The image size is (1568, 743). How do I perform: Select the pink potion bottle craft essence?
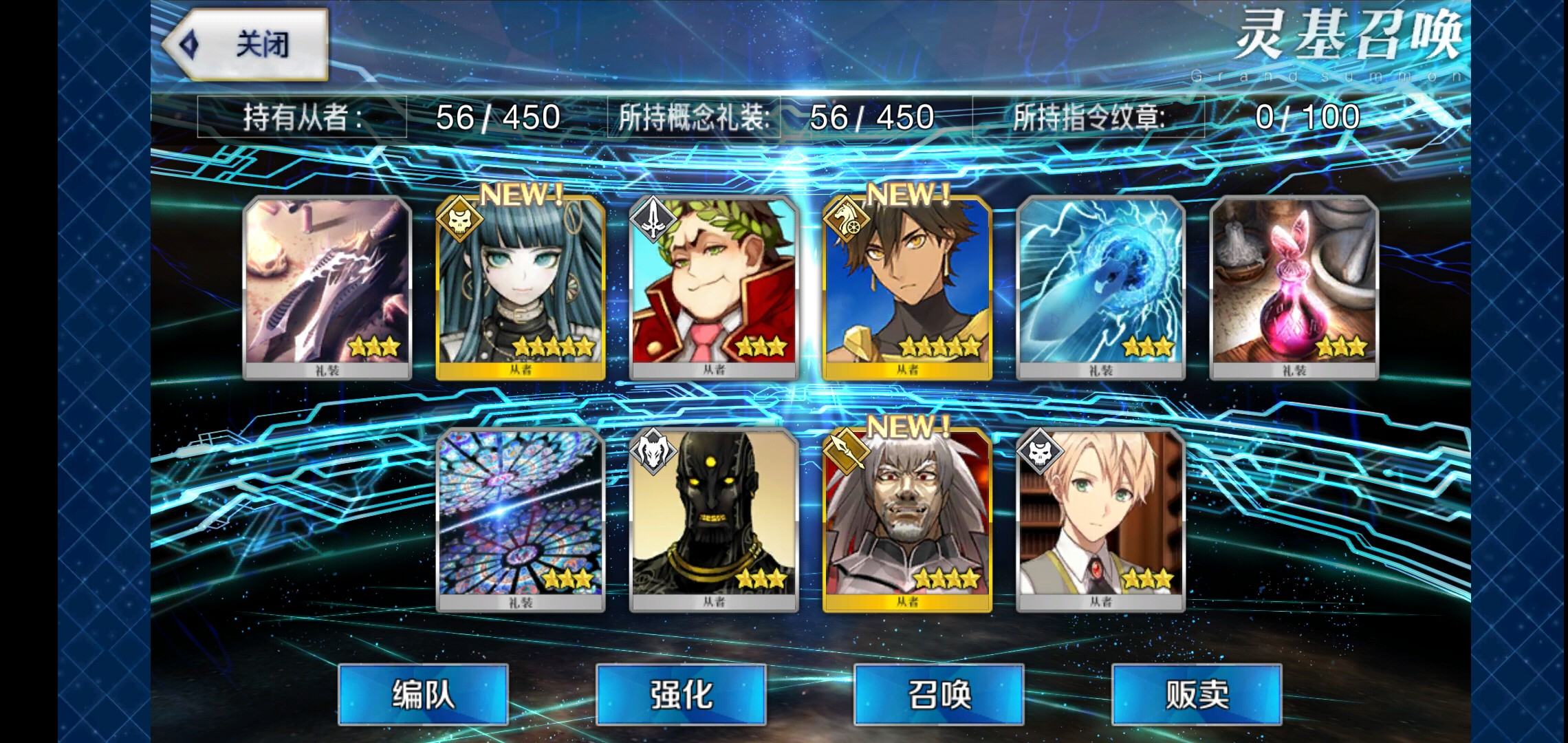(x=1294, y=288)
